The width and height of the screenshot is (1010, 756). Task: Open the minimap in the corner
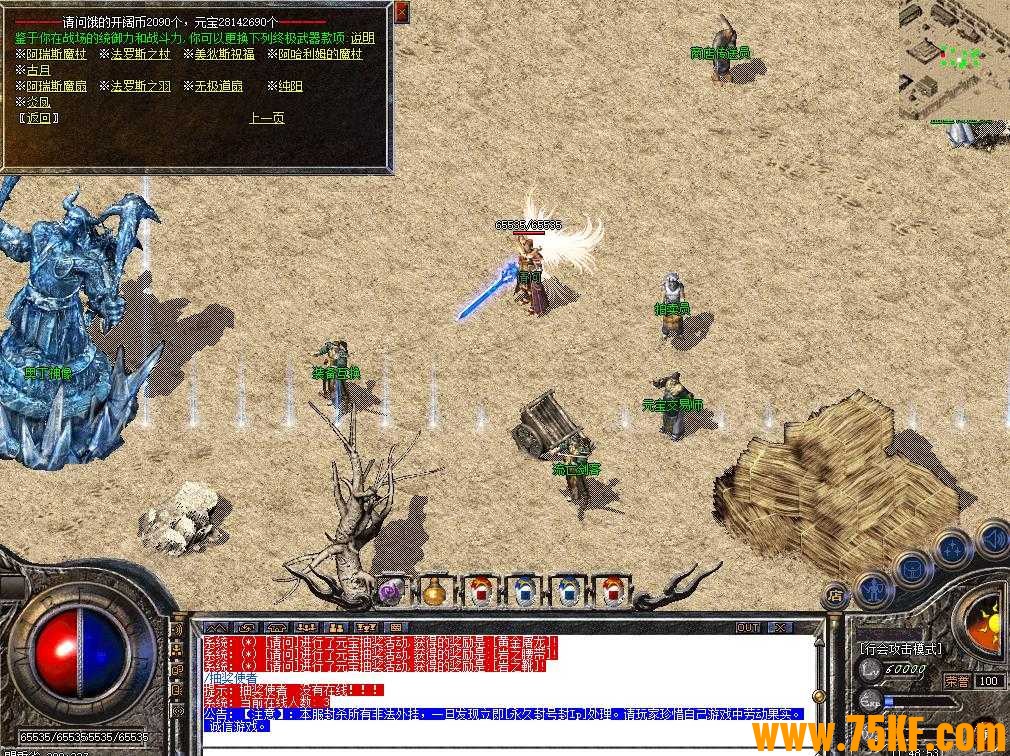[x=953, y=60]
